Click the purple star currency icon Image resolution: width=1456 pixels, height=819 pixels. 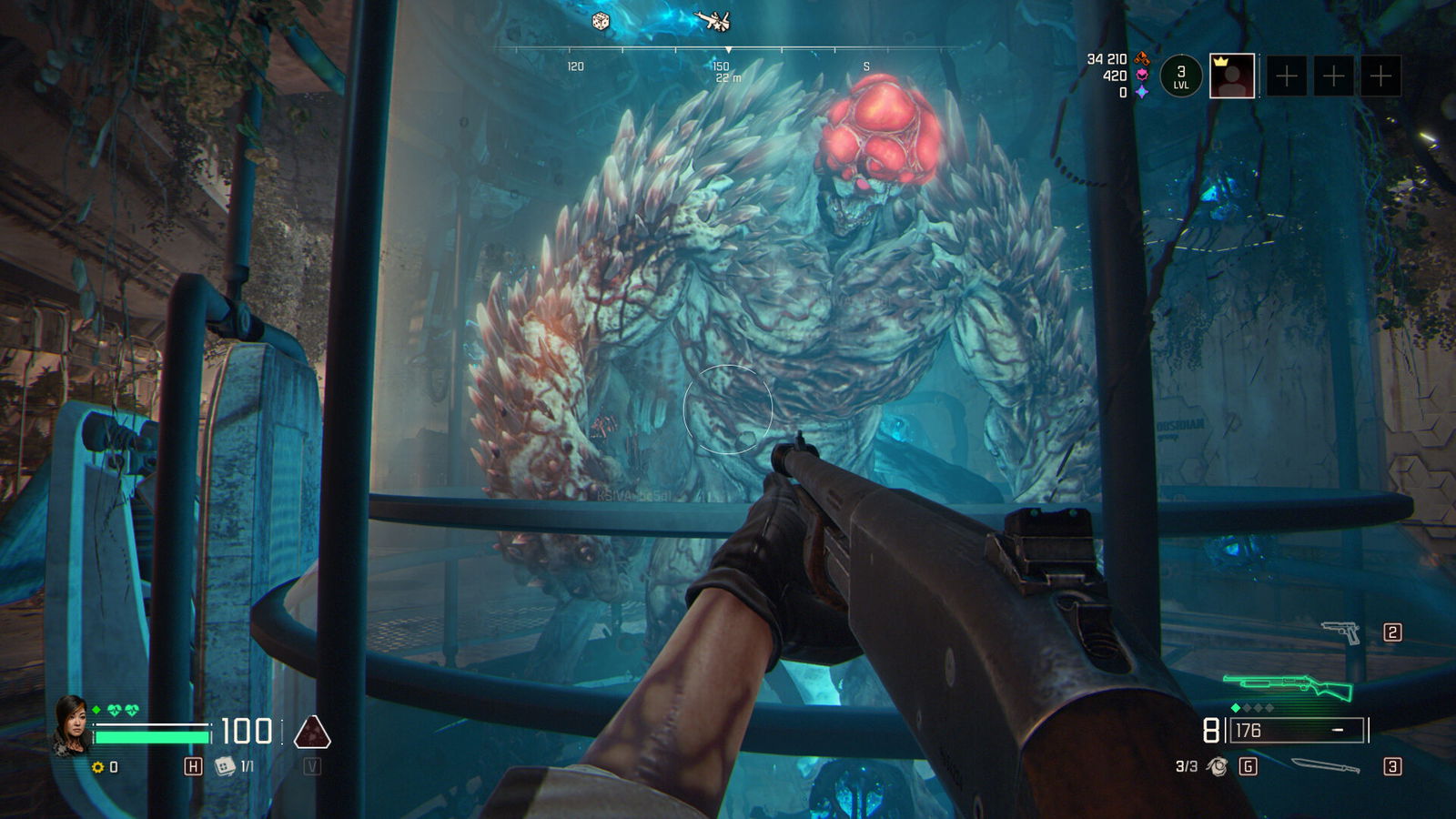pos(1142,93)
